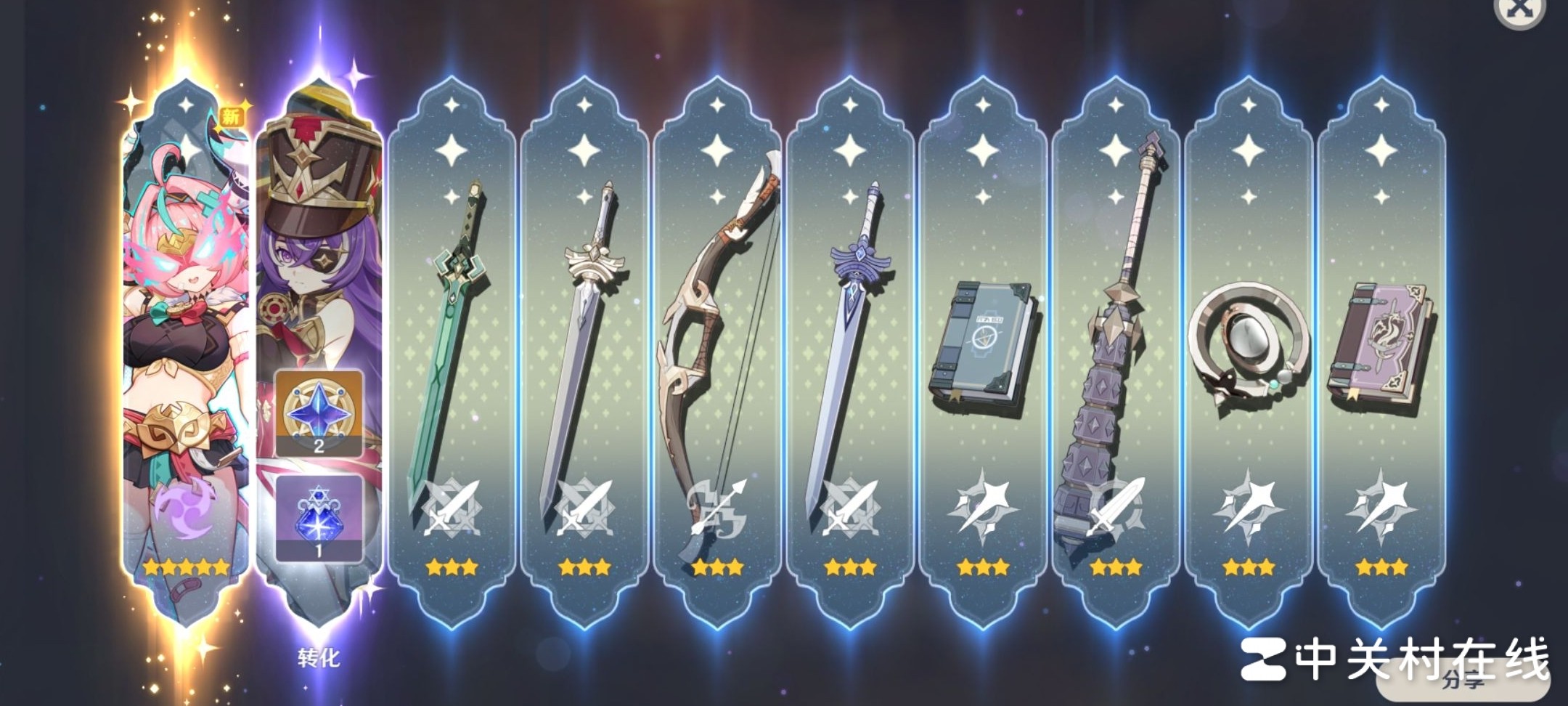Select the ring-shaped orb catalyst card

point(1249,349)
